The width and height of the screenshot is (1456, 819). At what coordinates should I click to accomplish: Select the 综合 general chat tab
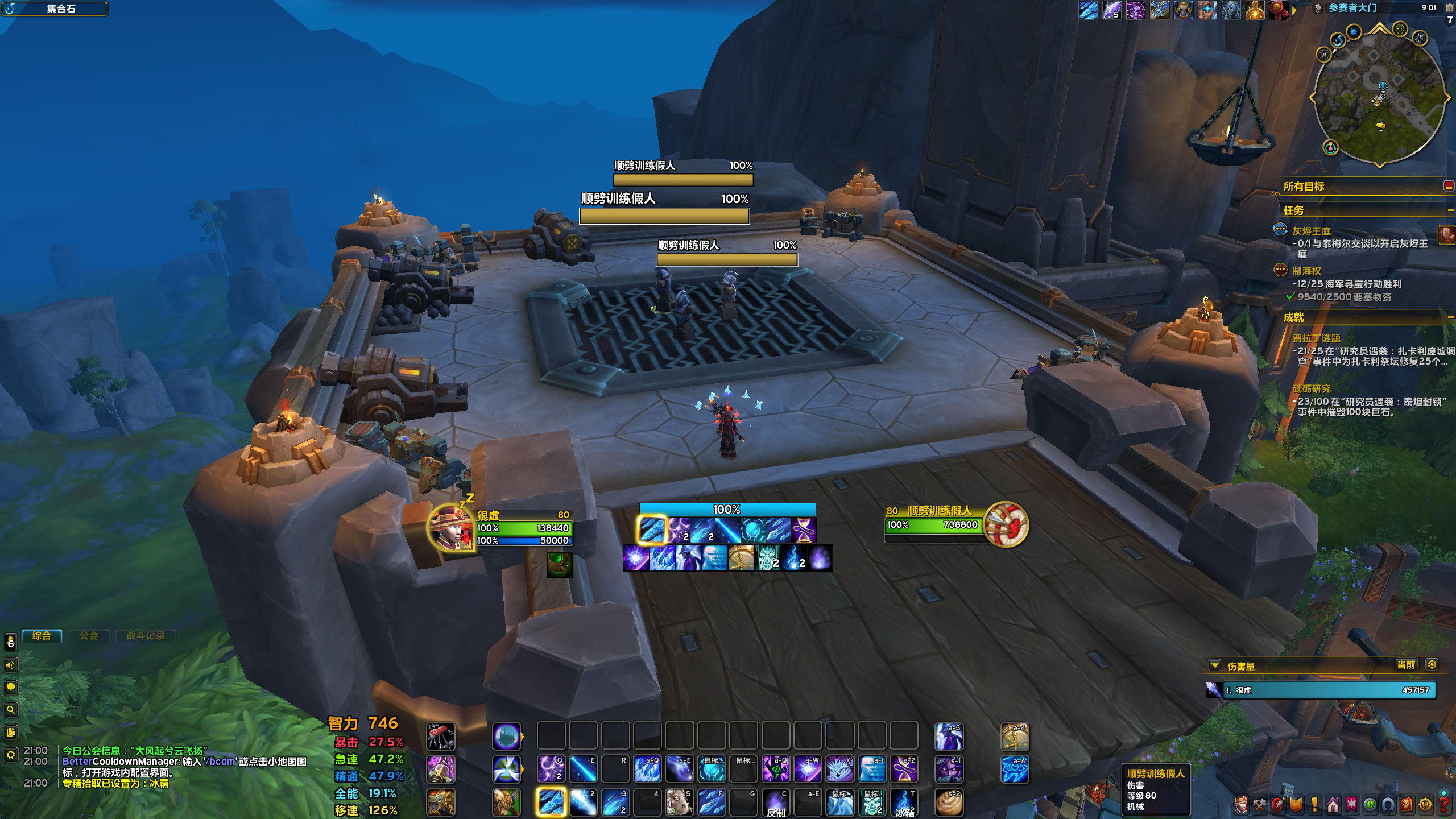tap(42, 636)
